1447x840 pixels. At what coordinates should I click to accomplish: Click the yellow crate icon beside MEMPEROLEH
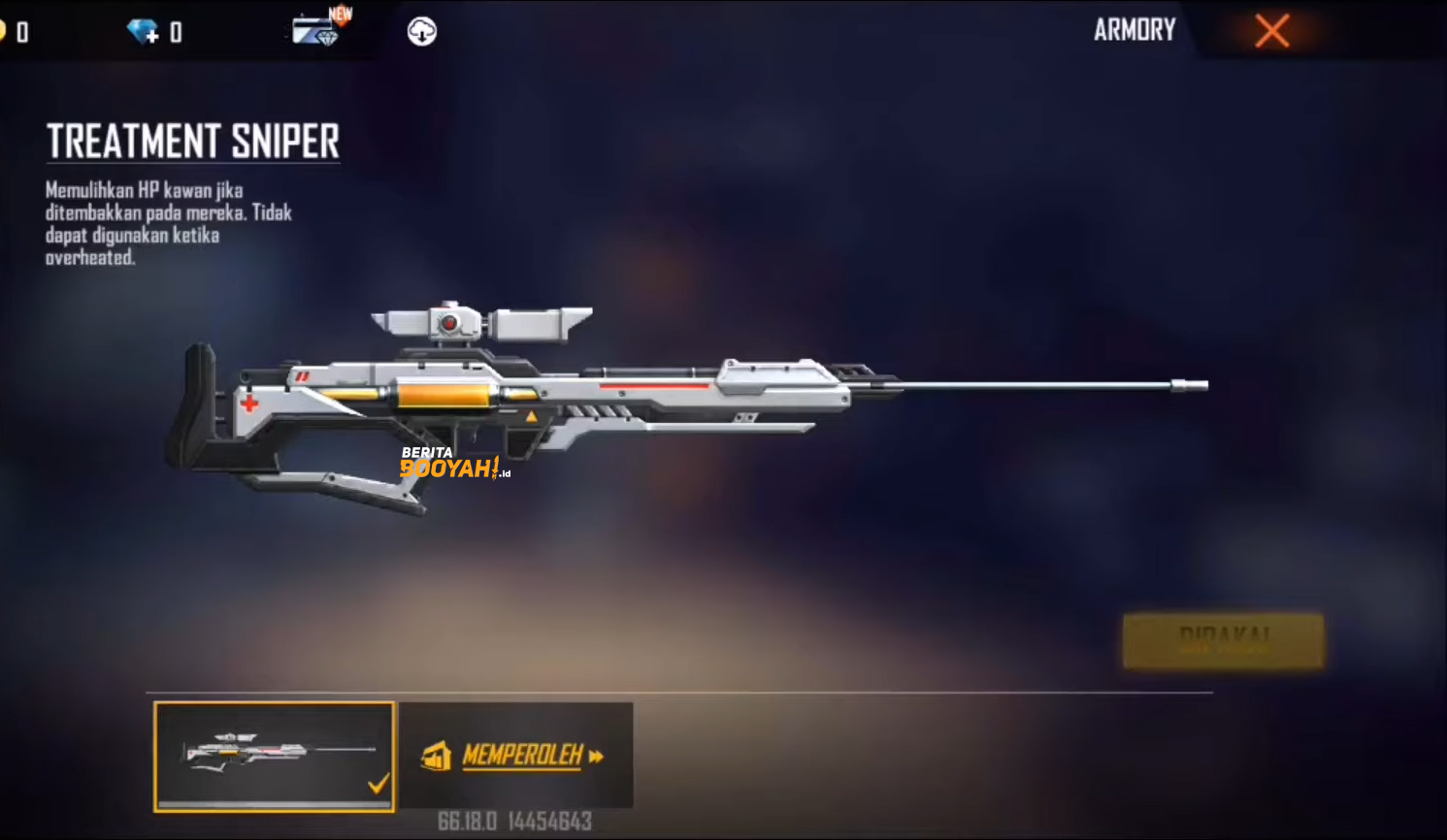pos(436,758)
